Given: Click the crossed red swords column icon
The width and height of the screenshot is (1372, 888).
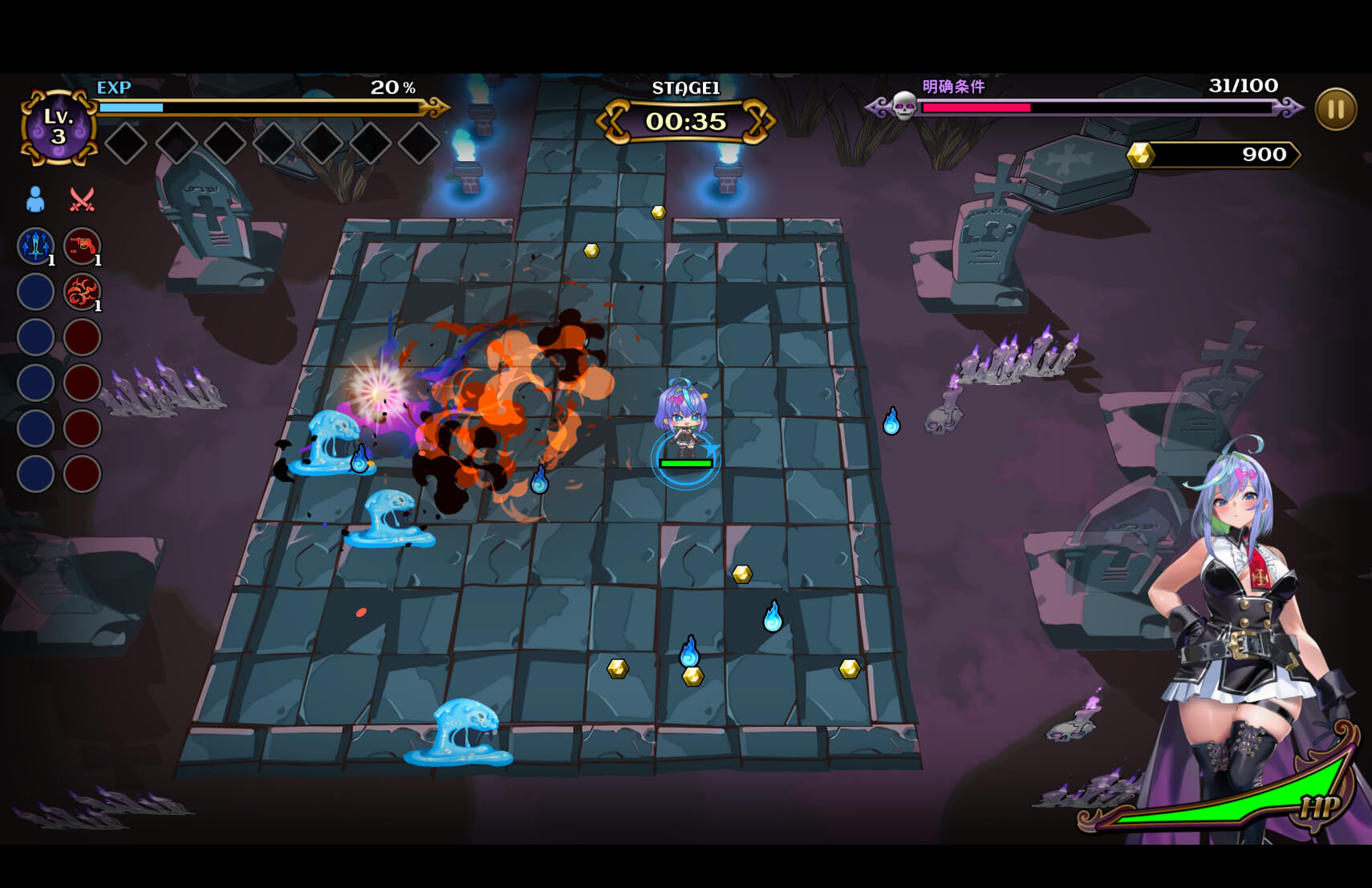Looking at the screenshot, I should click(82, 199).
